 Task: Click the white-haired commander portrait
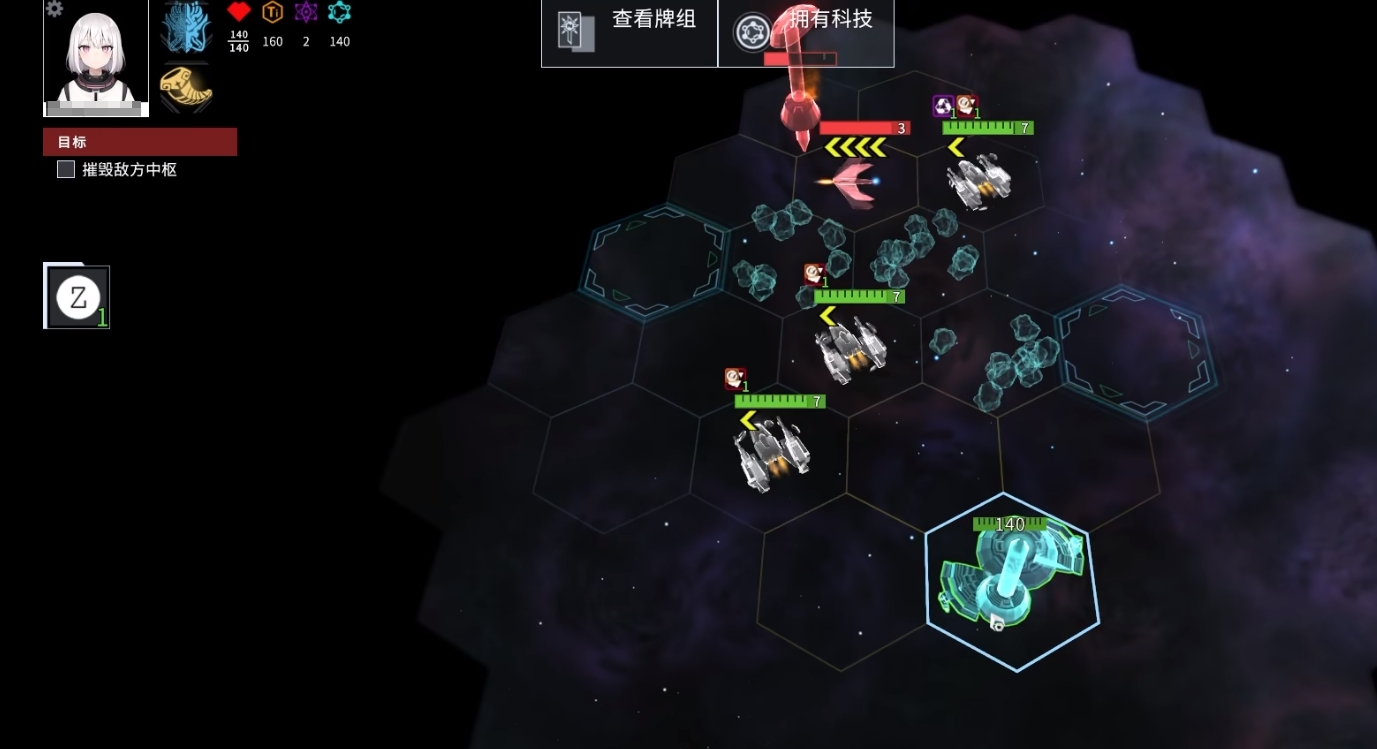(x=96, y=58)
